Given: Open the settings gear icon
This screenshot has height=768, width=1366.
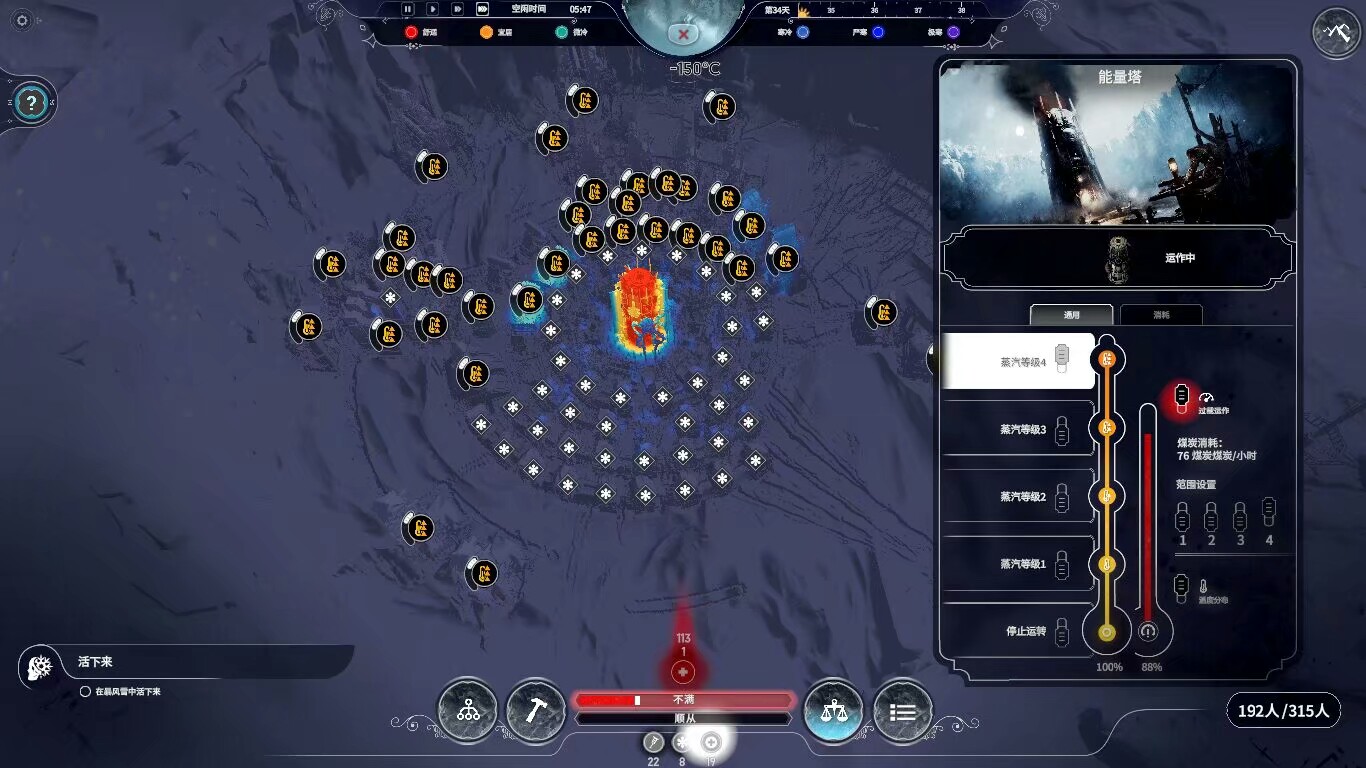Looking at the screenshot, I should tap(24, 20).
